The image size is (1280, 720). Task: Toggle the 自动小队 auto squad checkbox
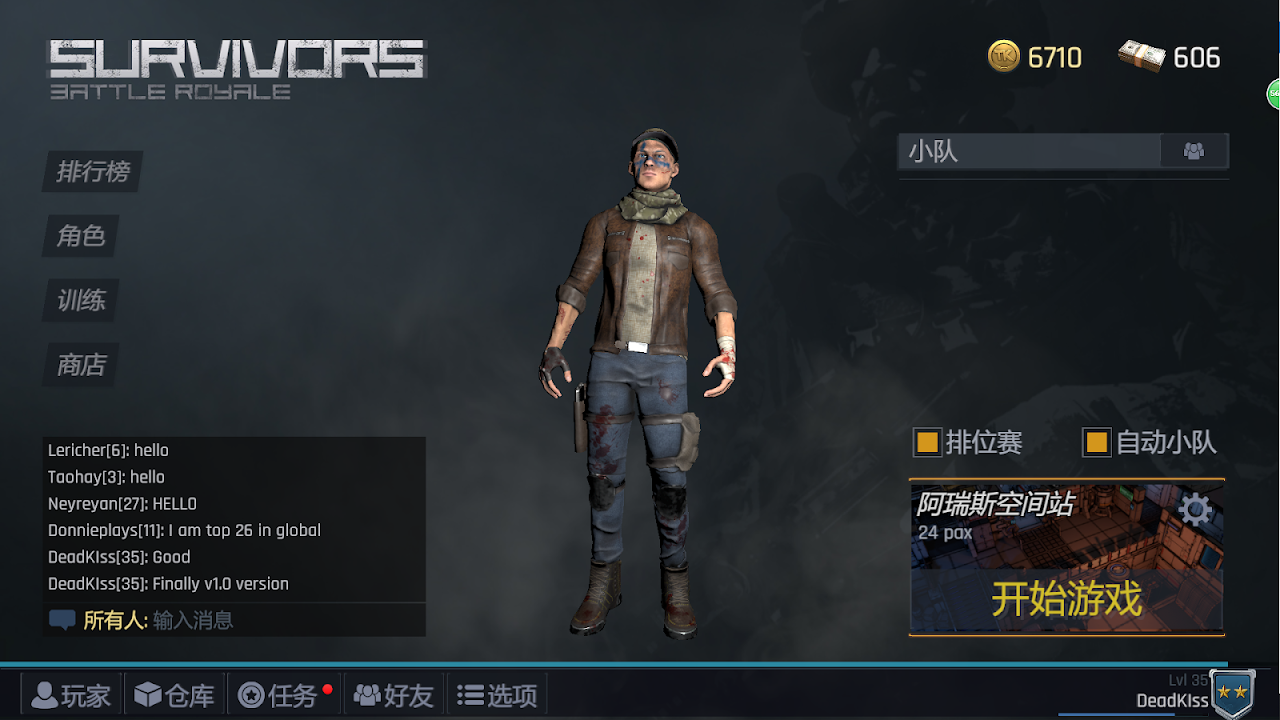1097,442
